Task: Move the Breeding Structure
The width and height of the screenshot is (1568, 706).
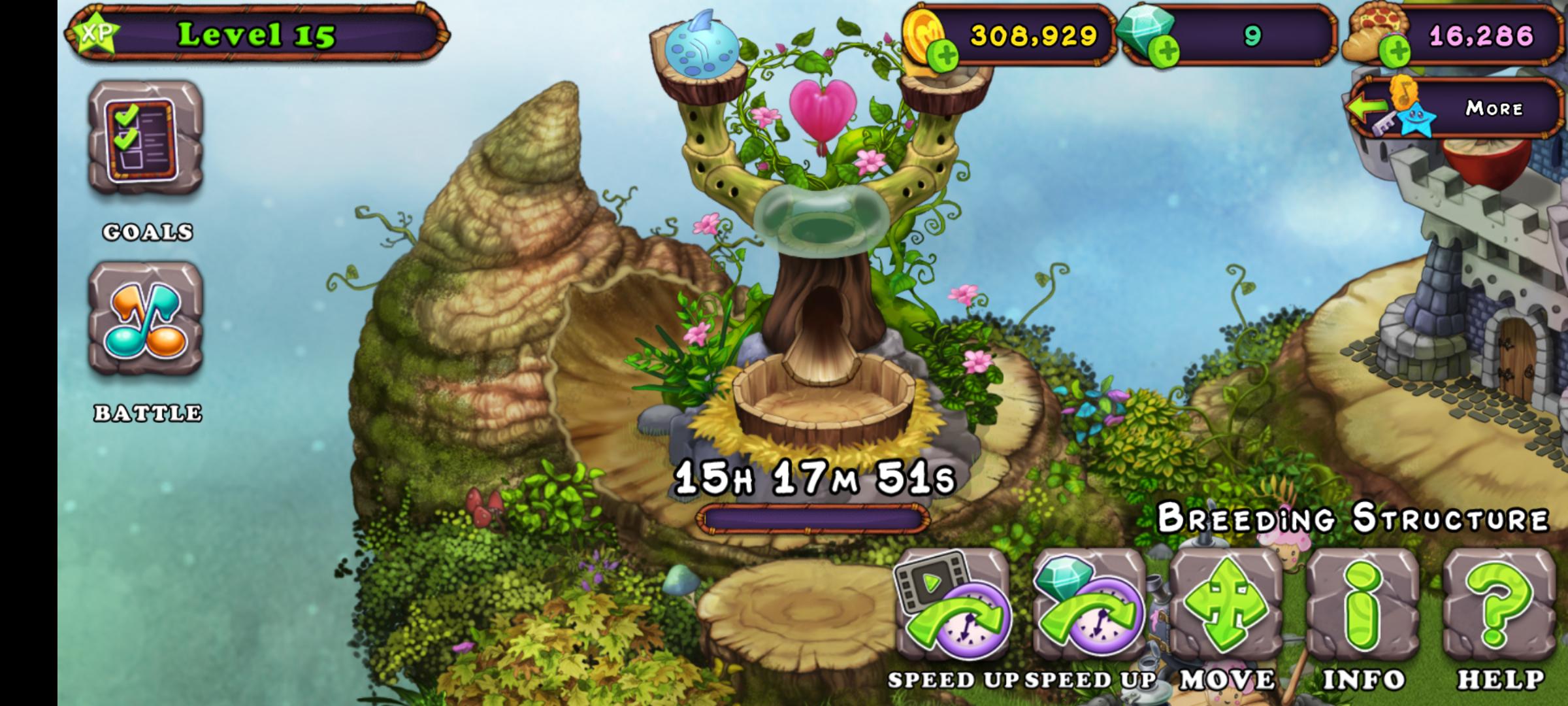Action: (1226, 605)
